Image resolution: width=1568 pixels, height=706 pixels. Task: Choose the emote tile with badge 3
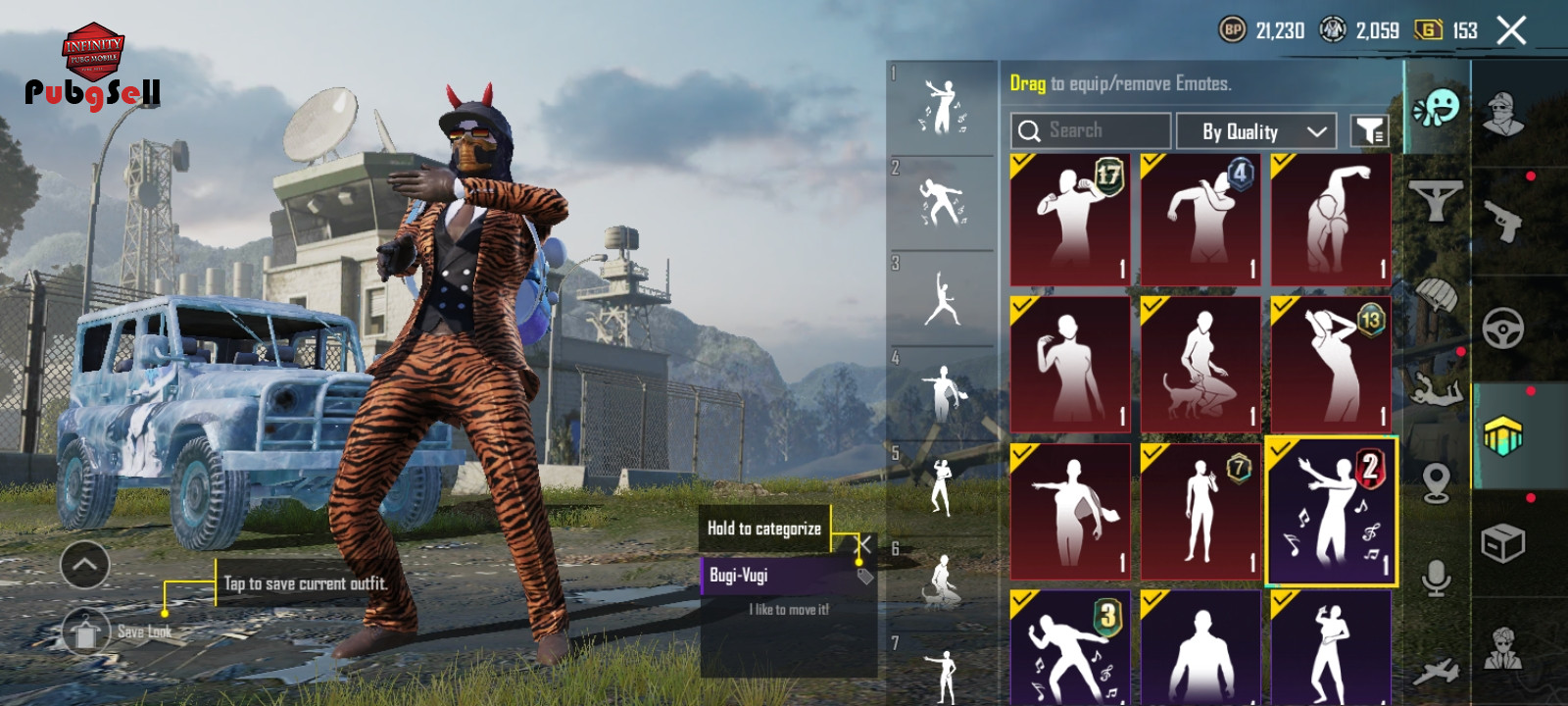1070,647
